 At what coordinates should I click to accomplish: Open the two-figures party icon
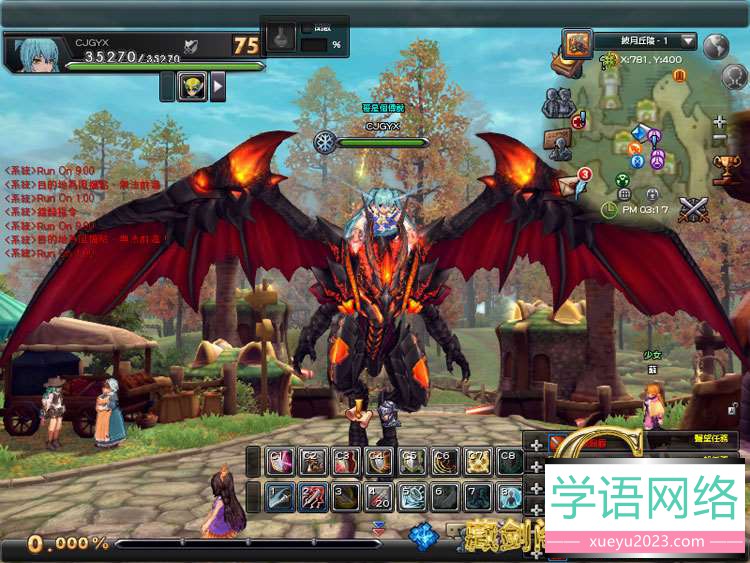pos(557,102)
